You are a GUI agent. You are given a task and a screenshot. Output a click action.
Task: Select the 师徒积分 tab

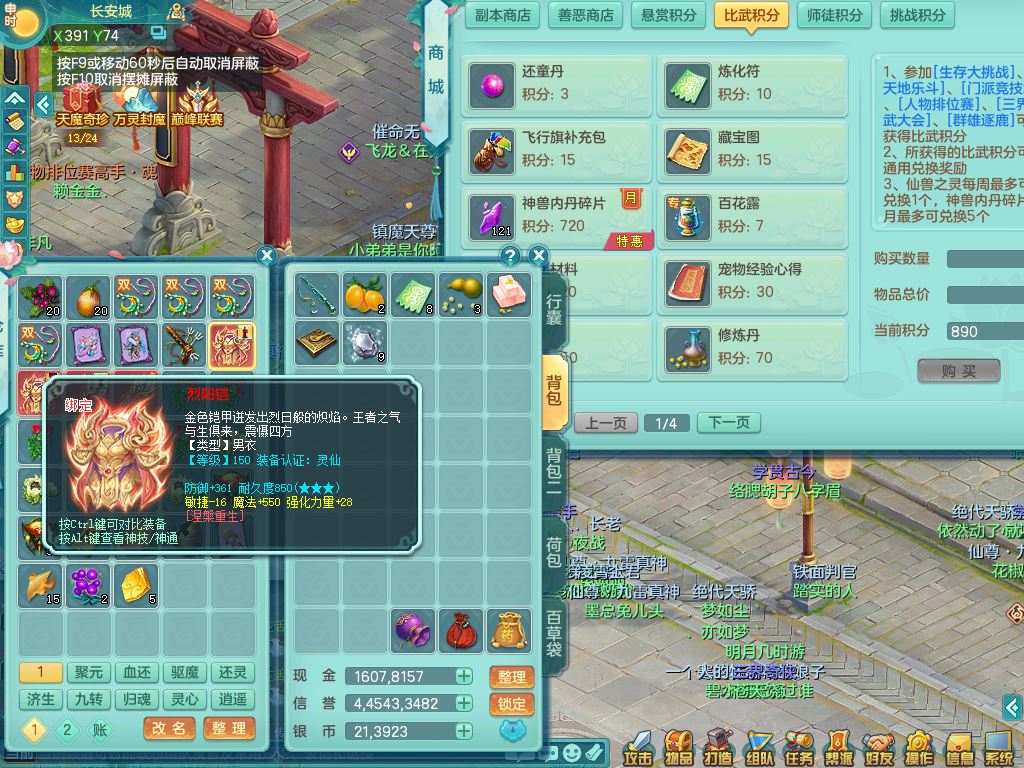tap(834, 15)
